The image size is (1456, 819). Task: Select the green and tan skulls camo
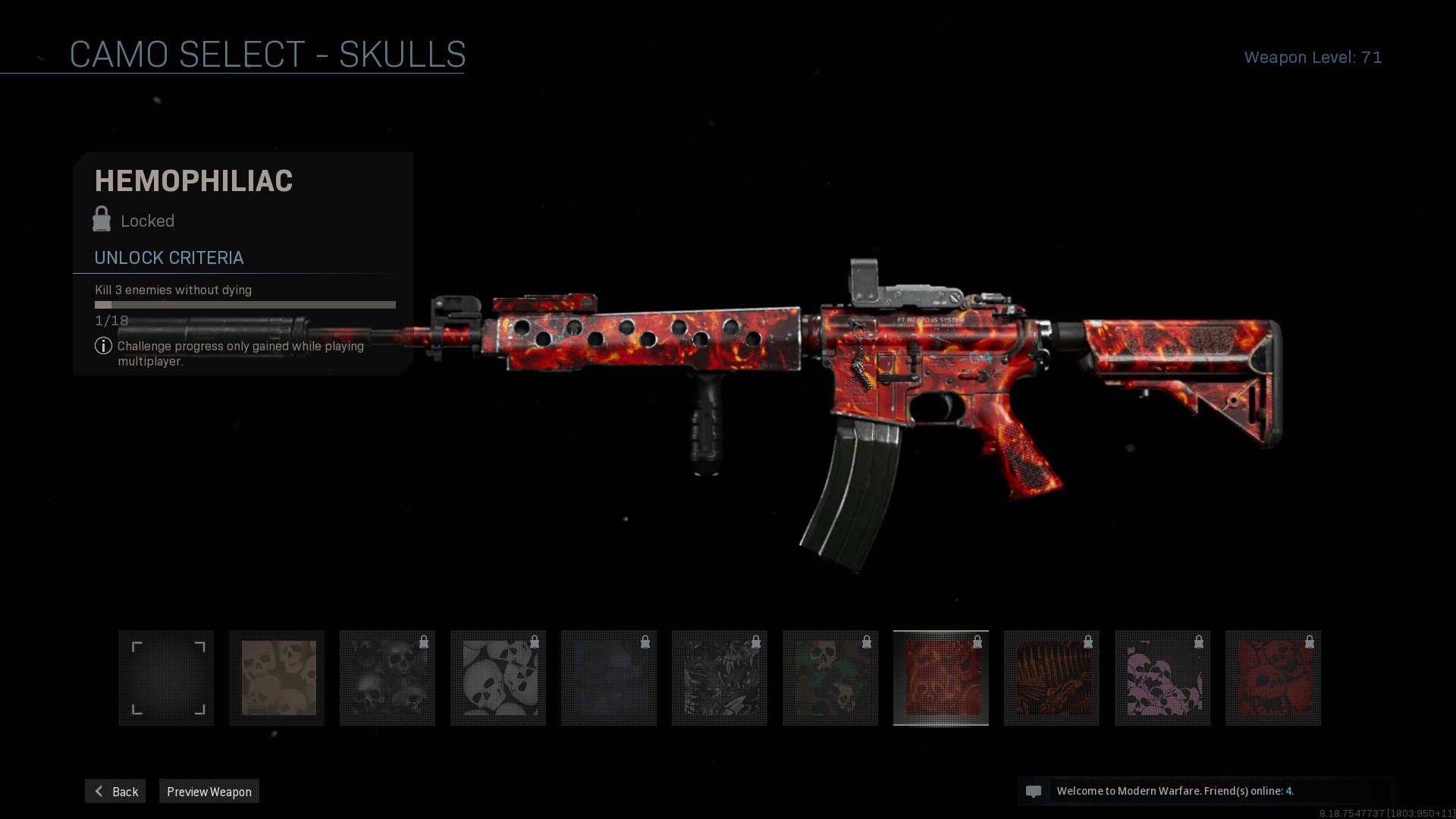tap(830, 678)
